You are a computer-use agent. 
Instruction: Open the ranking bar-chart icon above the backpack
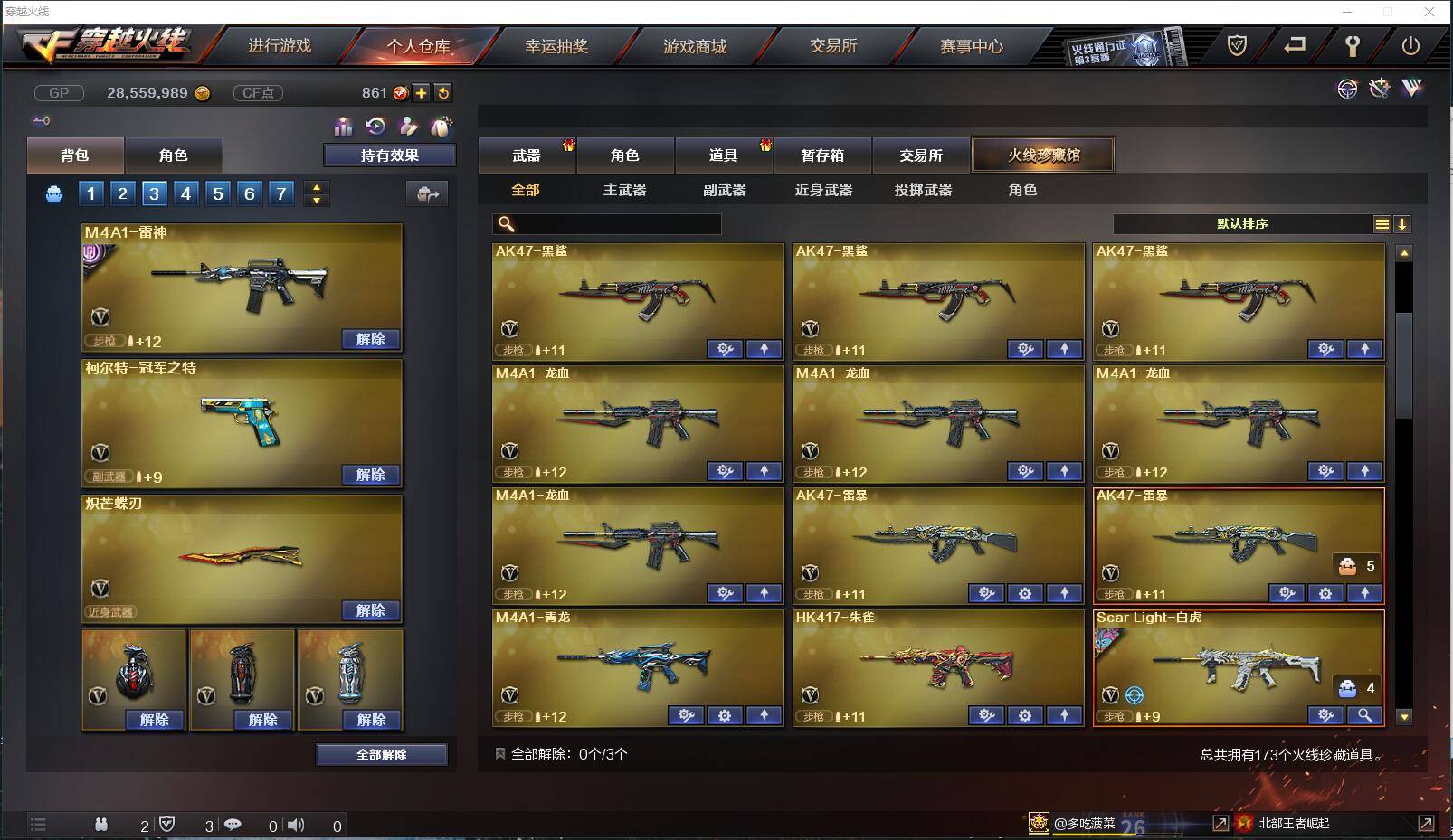(343, 127)
